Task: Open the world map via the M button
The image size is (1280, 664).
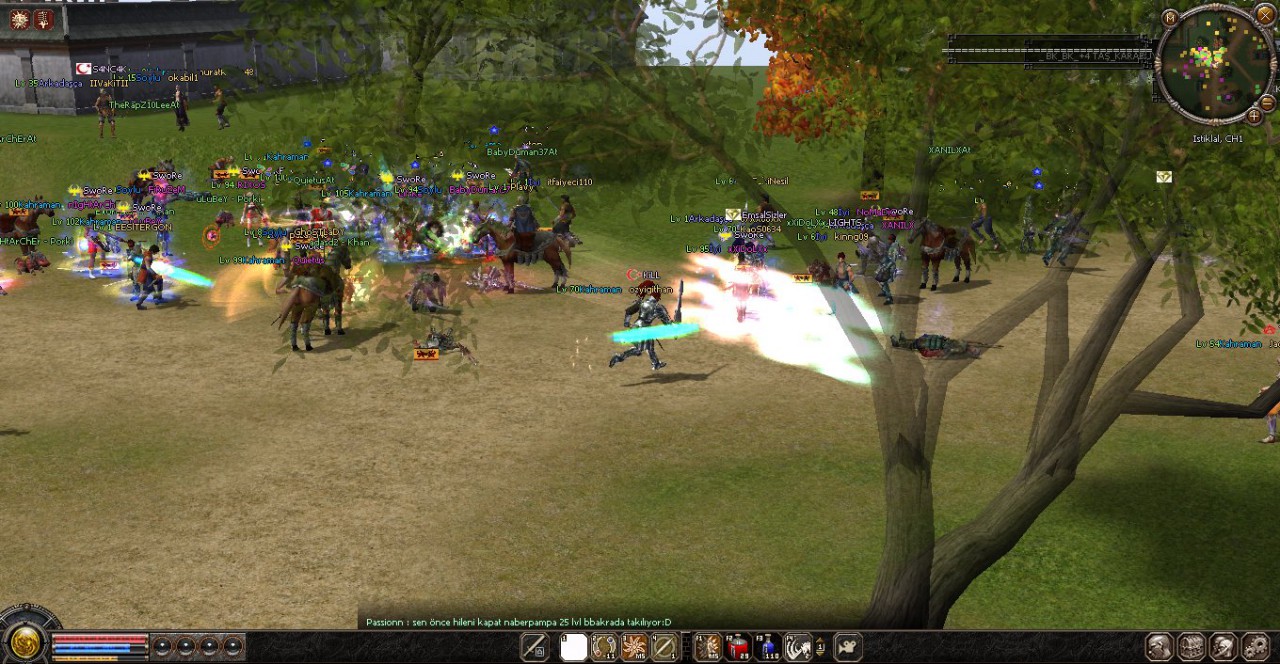Action: 1170,18
